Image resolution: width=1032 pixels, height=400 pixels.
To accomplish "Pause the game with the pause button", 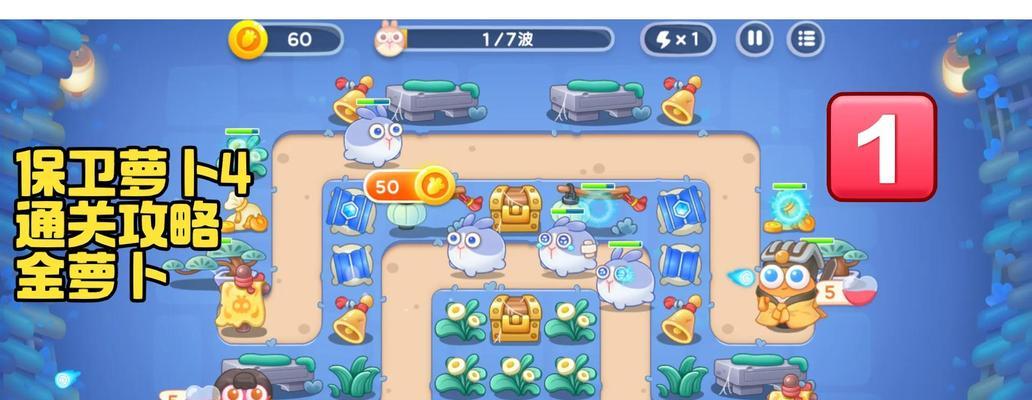I will (x=755, y=40).
